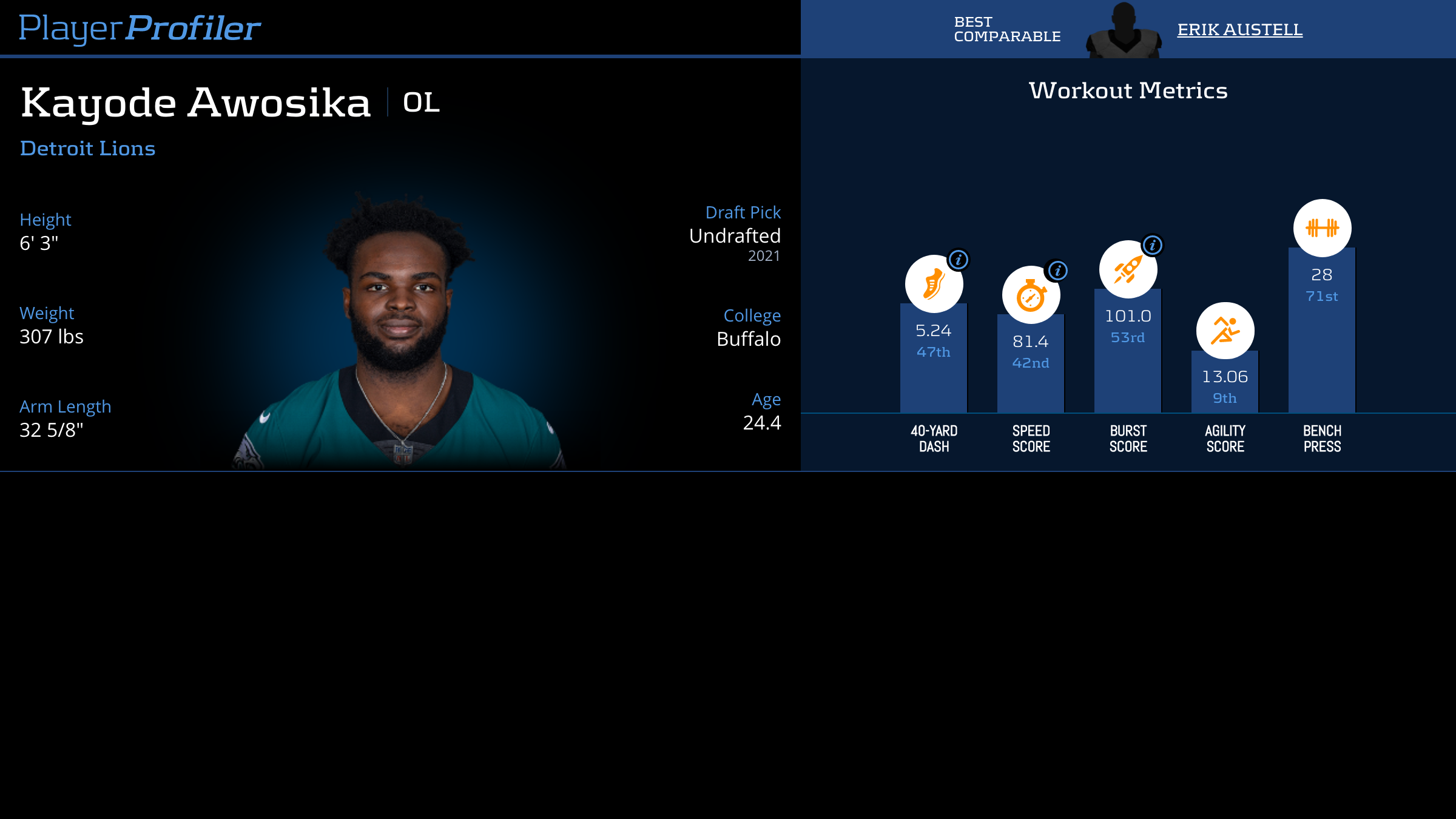Show info for the 40-yard dash metric
1456x819 pixels.
coord(959,260)
